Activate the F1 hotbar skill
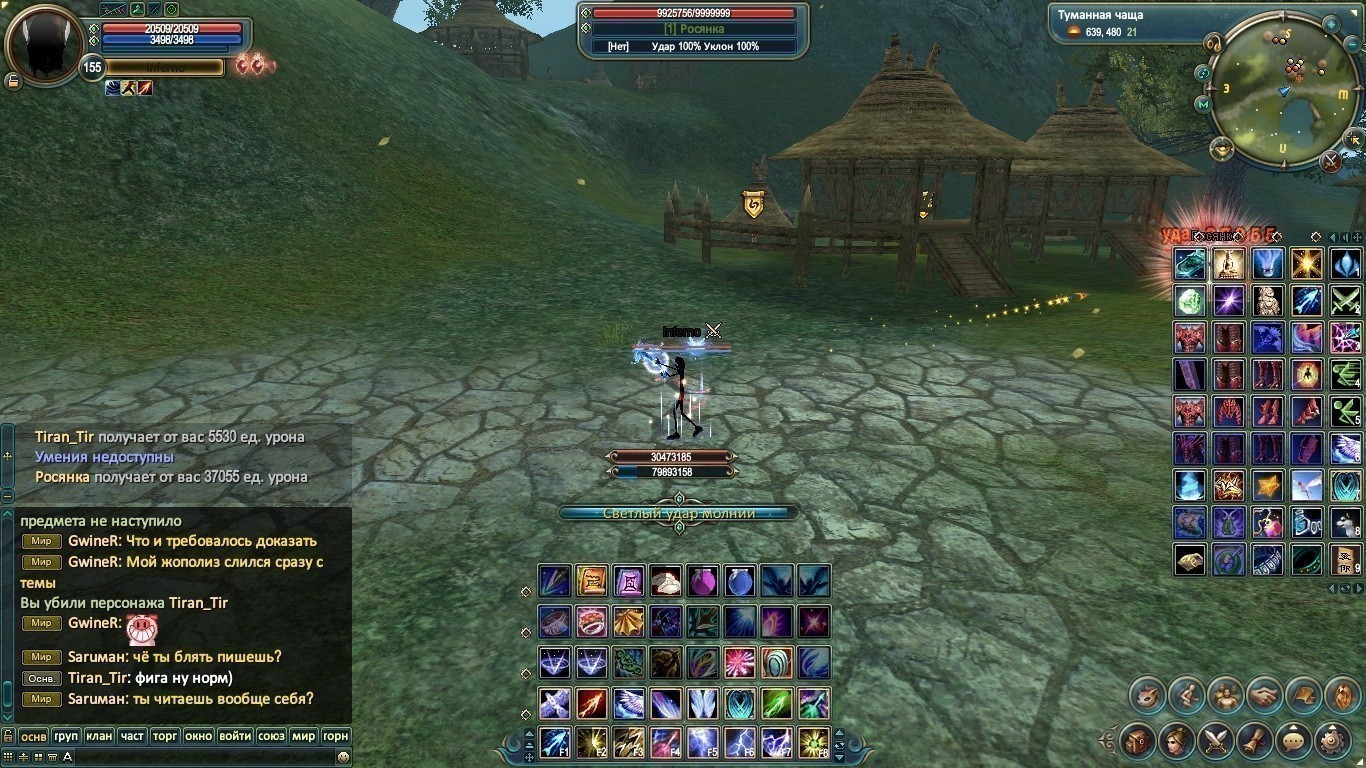Image resolution: width=1366 pixels, height=768 pixels. 555,742
